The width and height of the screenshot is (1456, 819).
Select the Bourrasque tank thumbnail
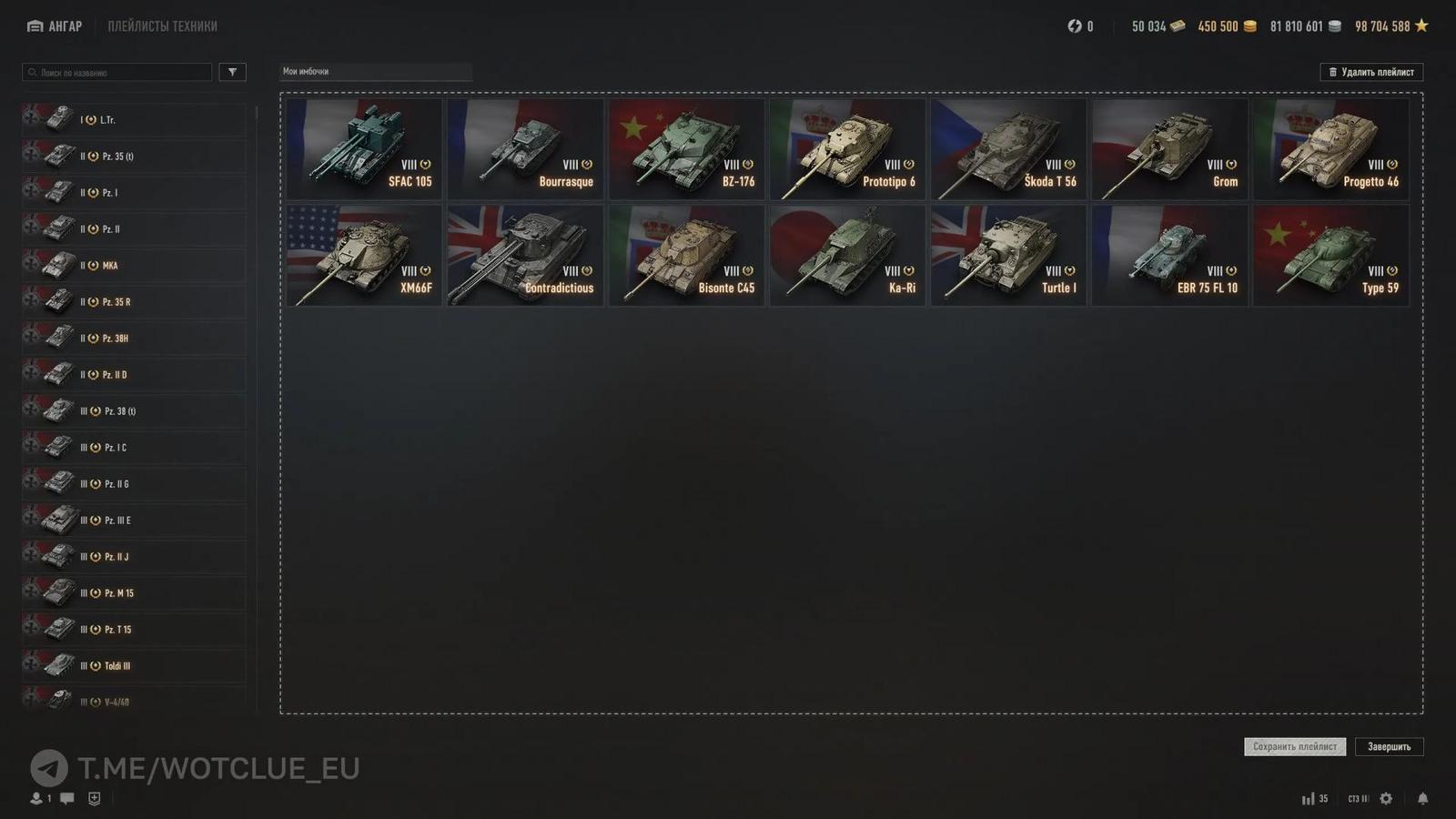pos(524,148)
